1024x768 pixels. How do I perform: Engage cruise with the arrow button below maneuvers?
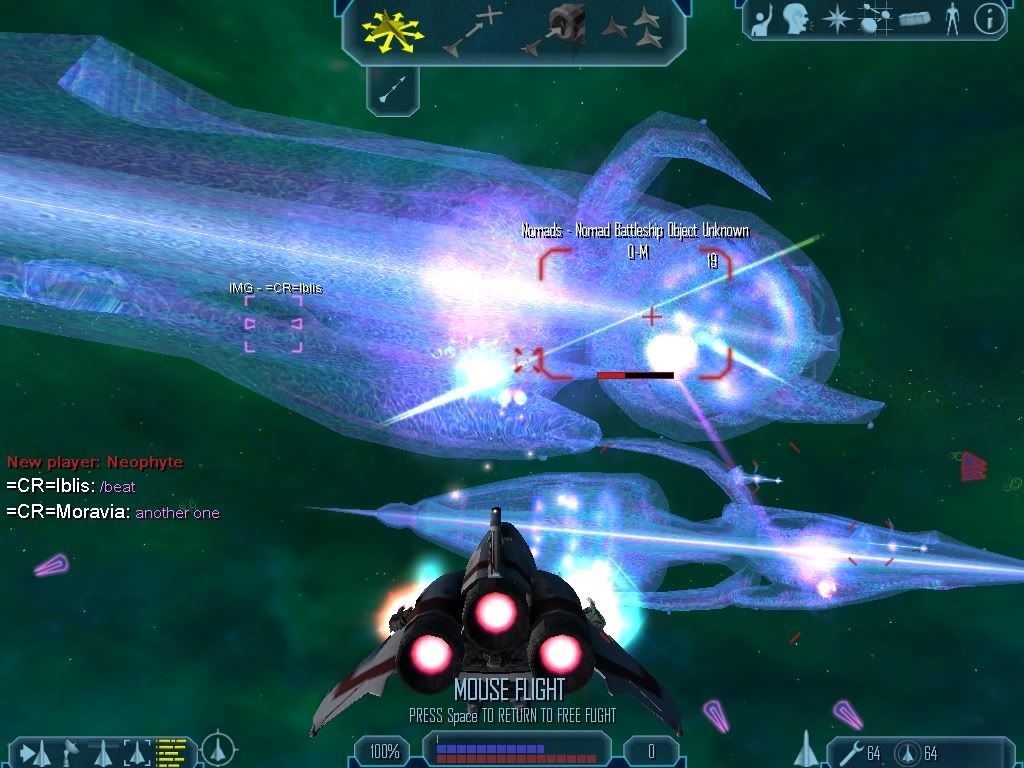[393, 92]
